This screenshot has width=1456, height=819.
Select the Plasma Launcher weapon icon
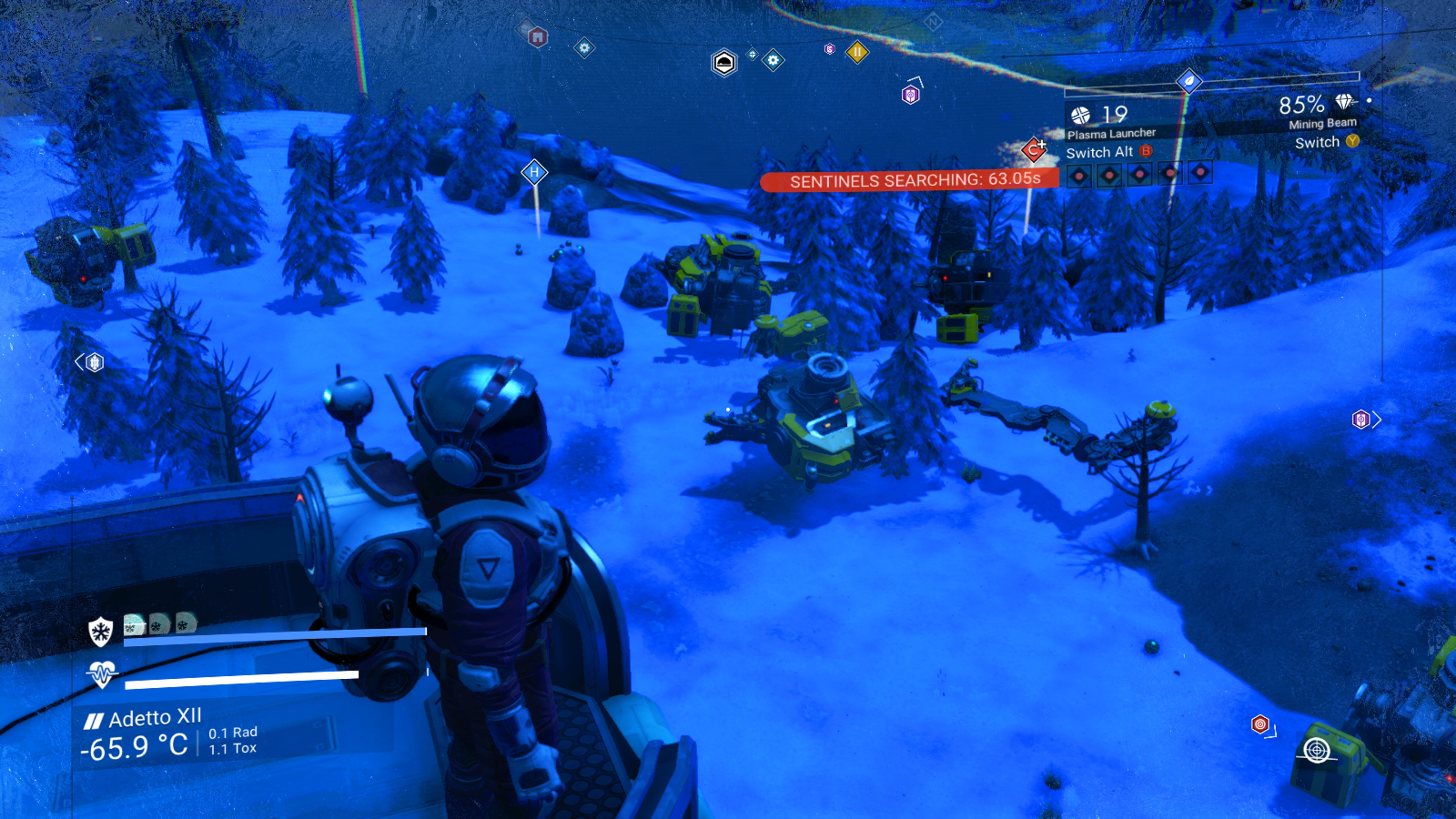tap(1081, 115)
